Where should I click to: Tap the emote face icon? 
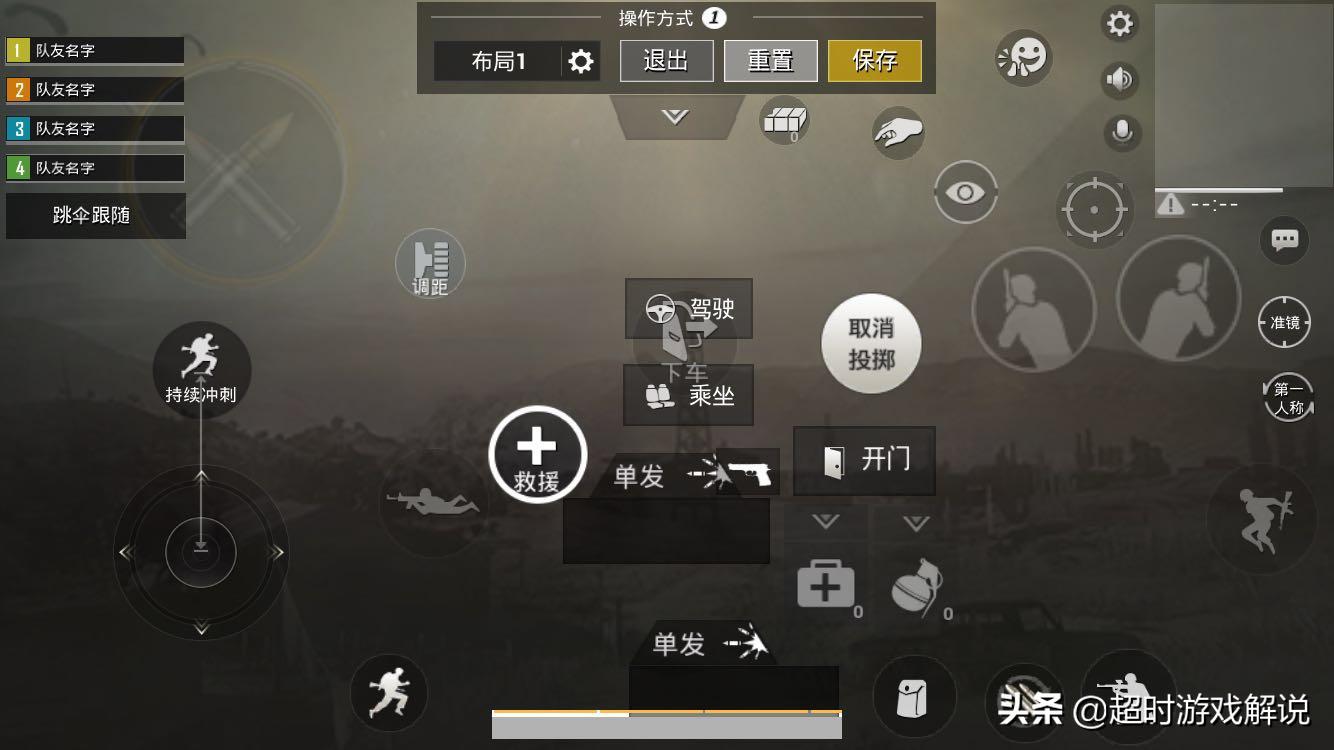[1022, 58]
